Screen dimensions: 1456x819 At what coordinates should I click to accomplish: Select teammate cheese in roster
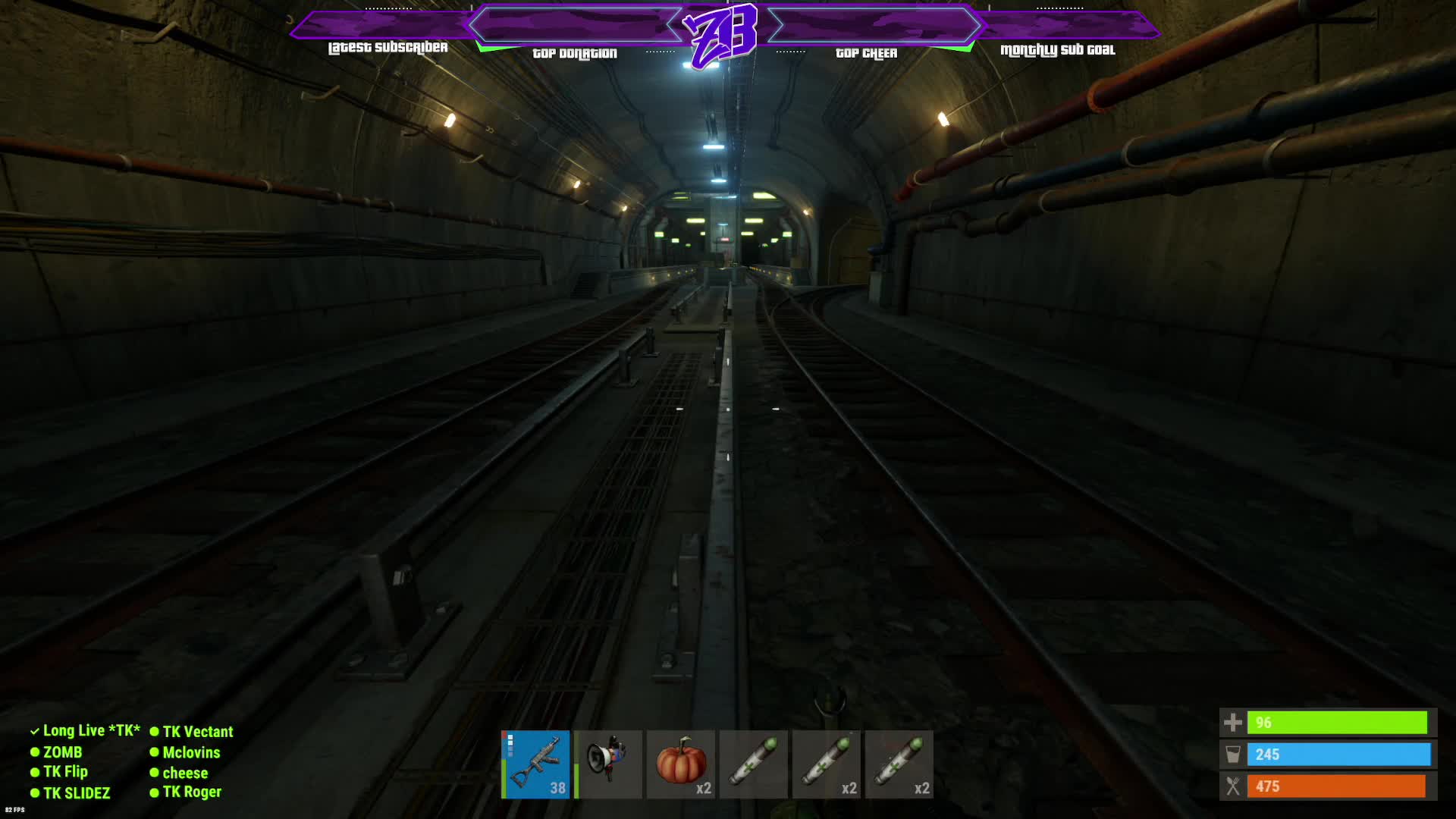click(x=185, y=773)
